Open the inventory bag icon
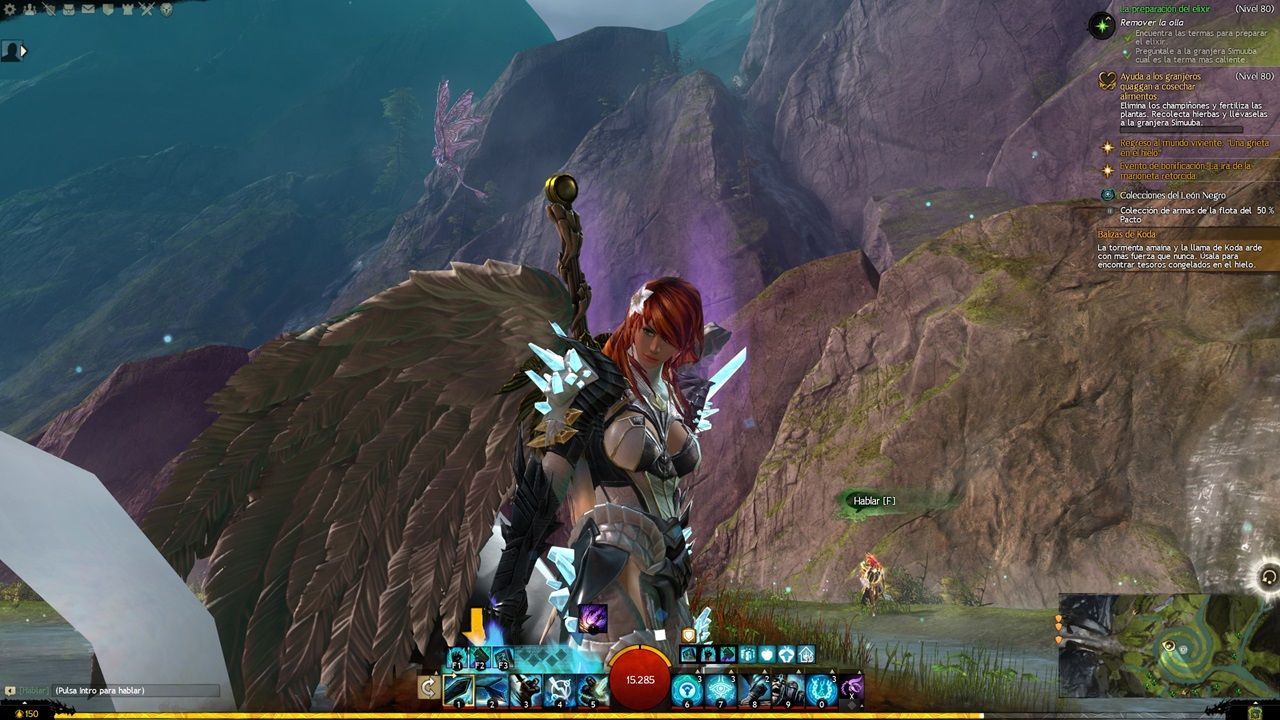The image size is (1280, 720). (67, 9)
